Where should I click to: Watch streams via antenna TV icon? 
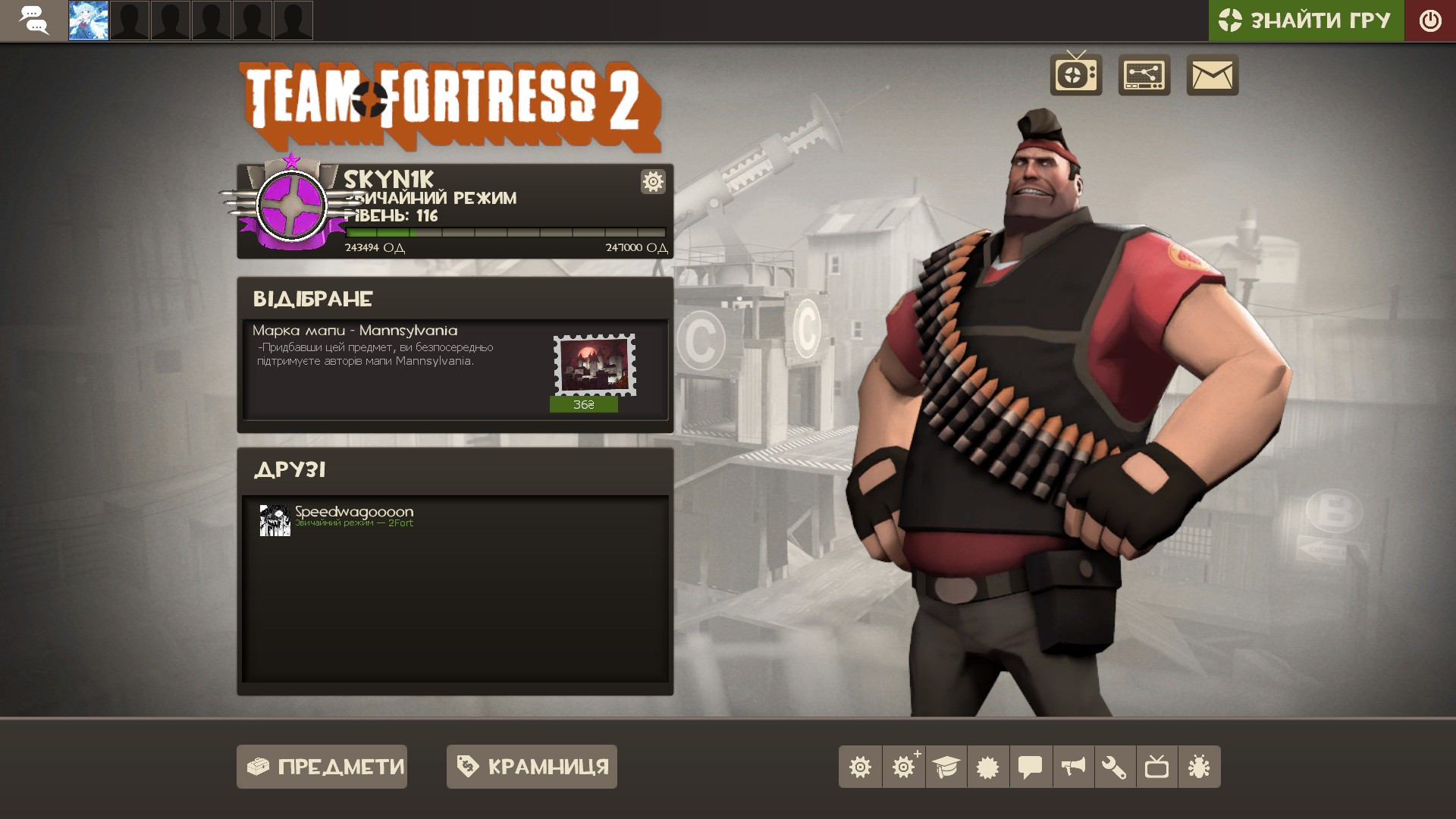click(x=1075, y=75)
